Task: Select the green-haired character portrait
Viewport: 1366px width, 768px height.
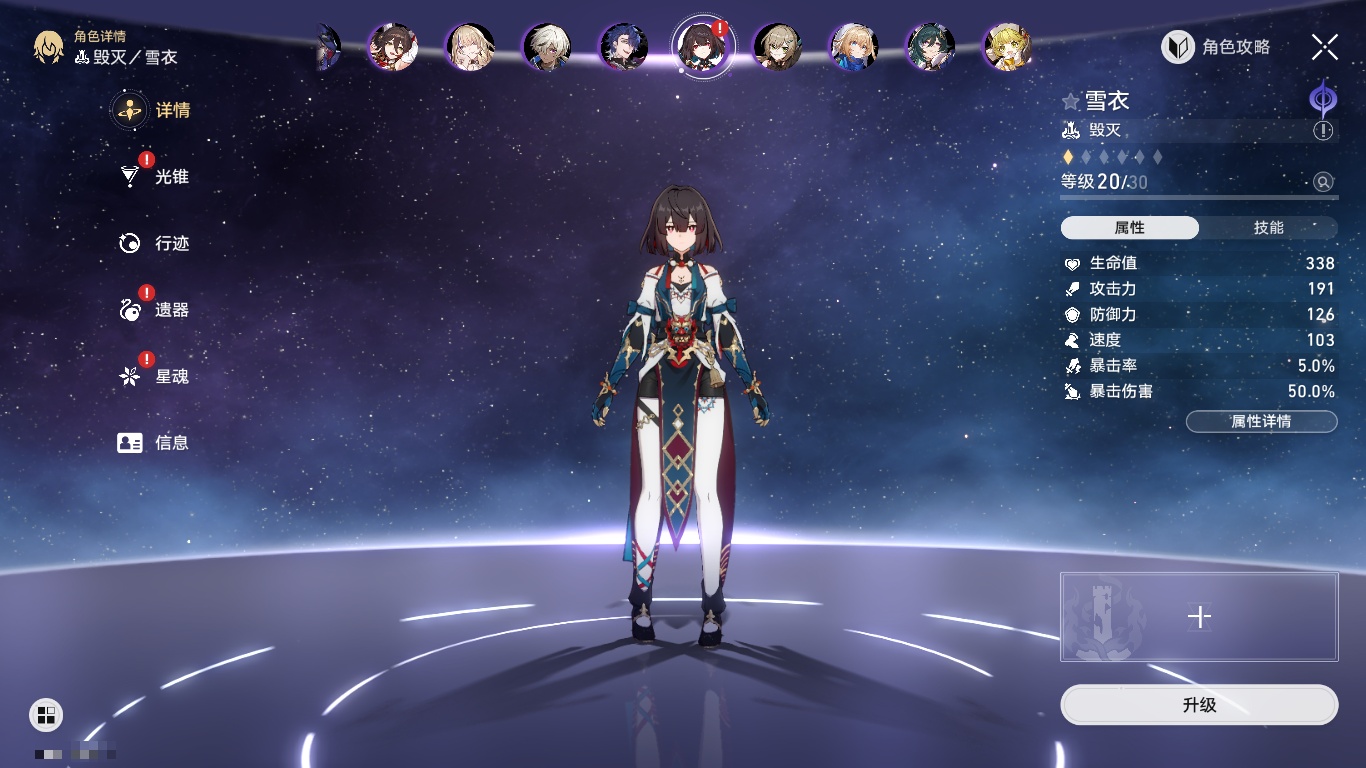Action: tap(930, 46)
